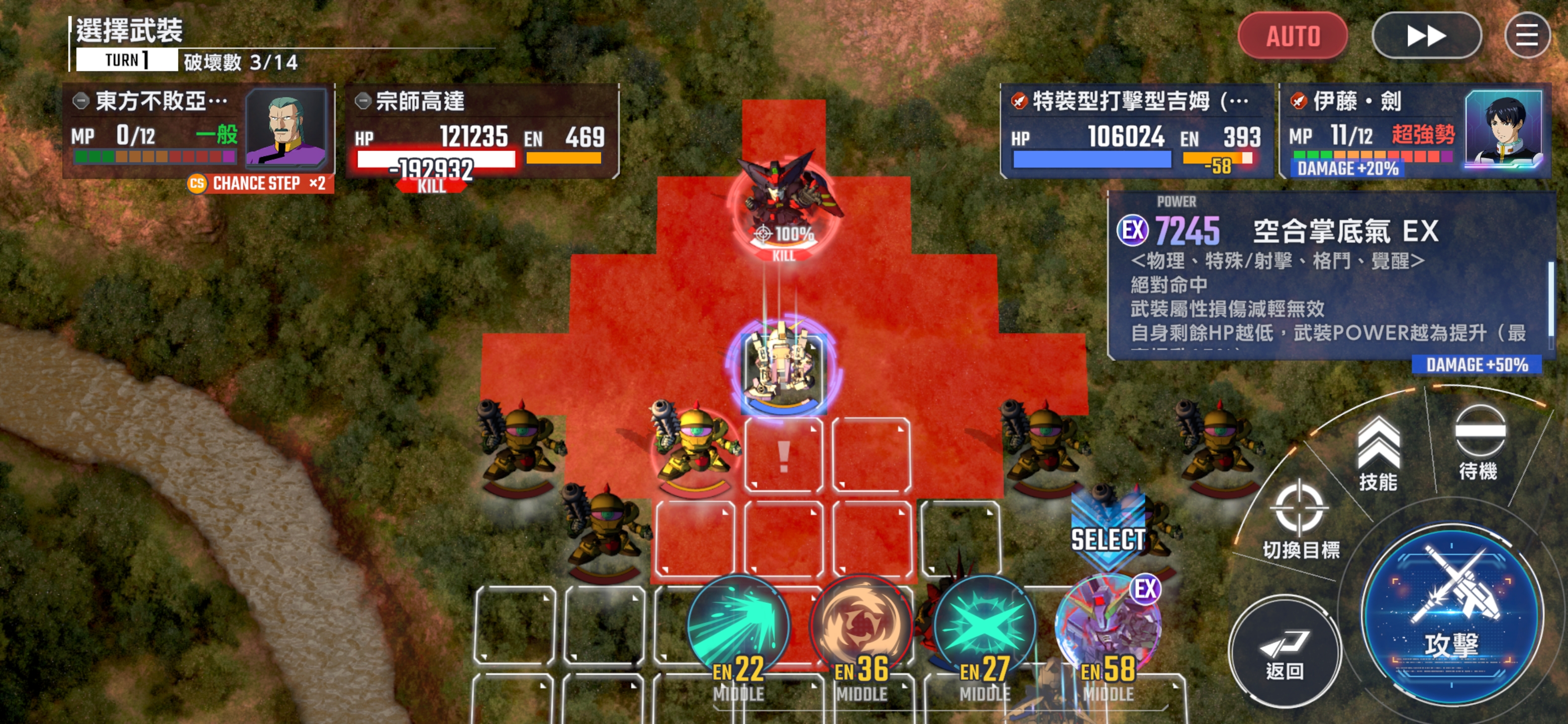The height and width of the screenshot is (724, 1568).
Task: Open the 技能 skills option
Action: point(1378,454)
